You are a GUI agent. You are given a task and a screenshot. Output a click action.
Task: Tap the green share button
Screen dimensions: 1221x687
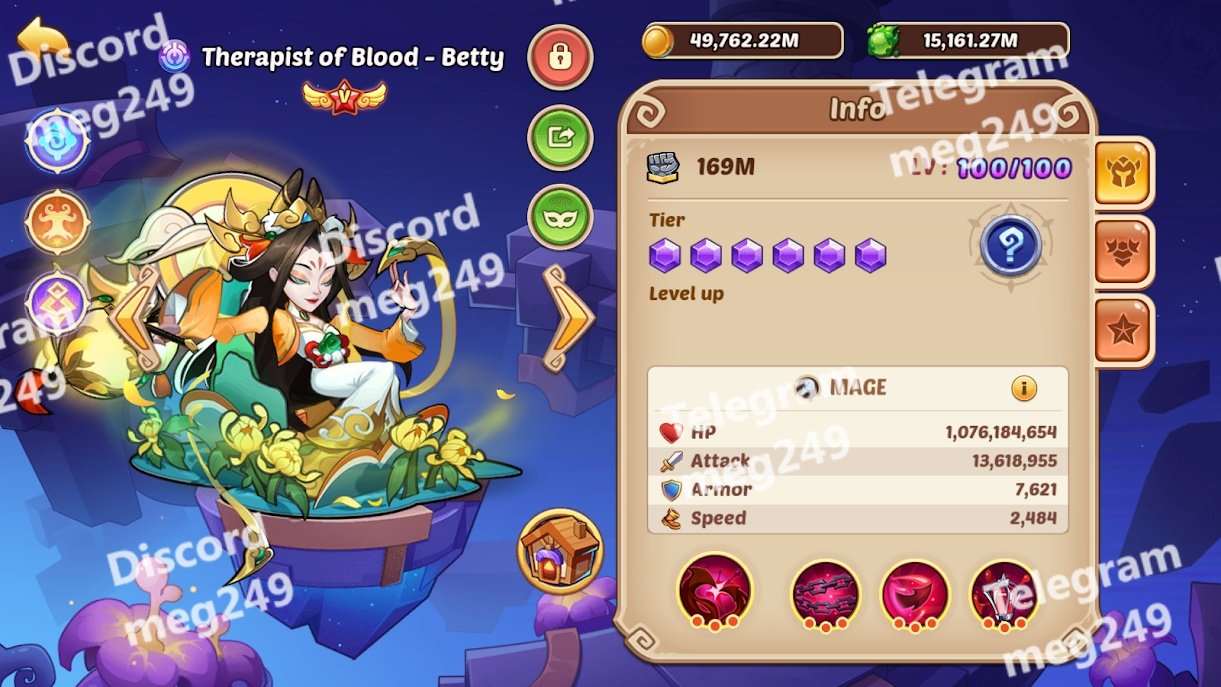[560, 137]
